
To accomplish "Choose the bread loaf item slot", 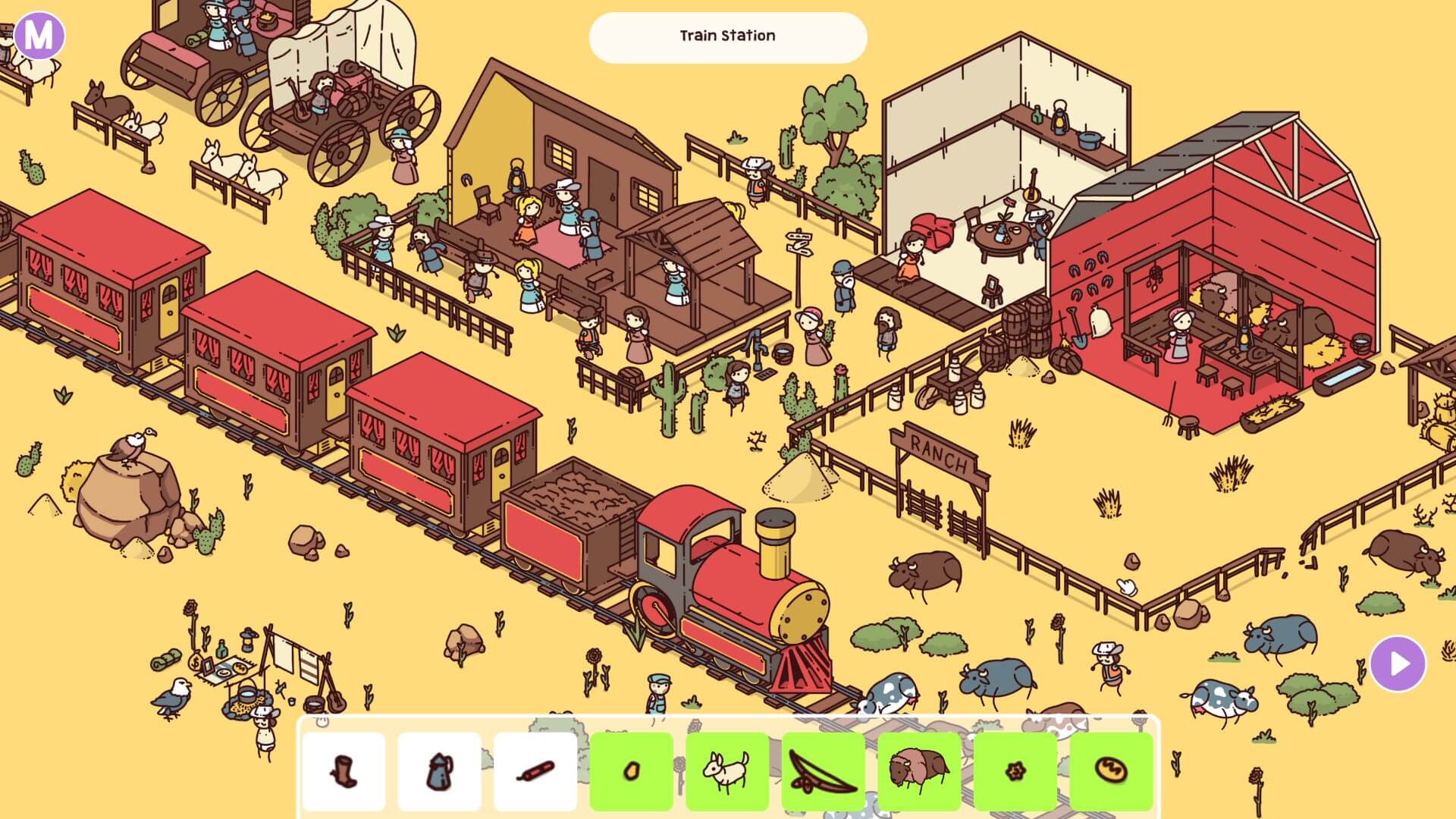I will tap(1111, 771).
